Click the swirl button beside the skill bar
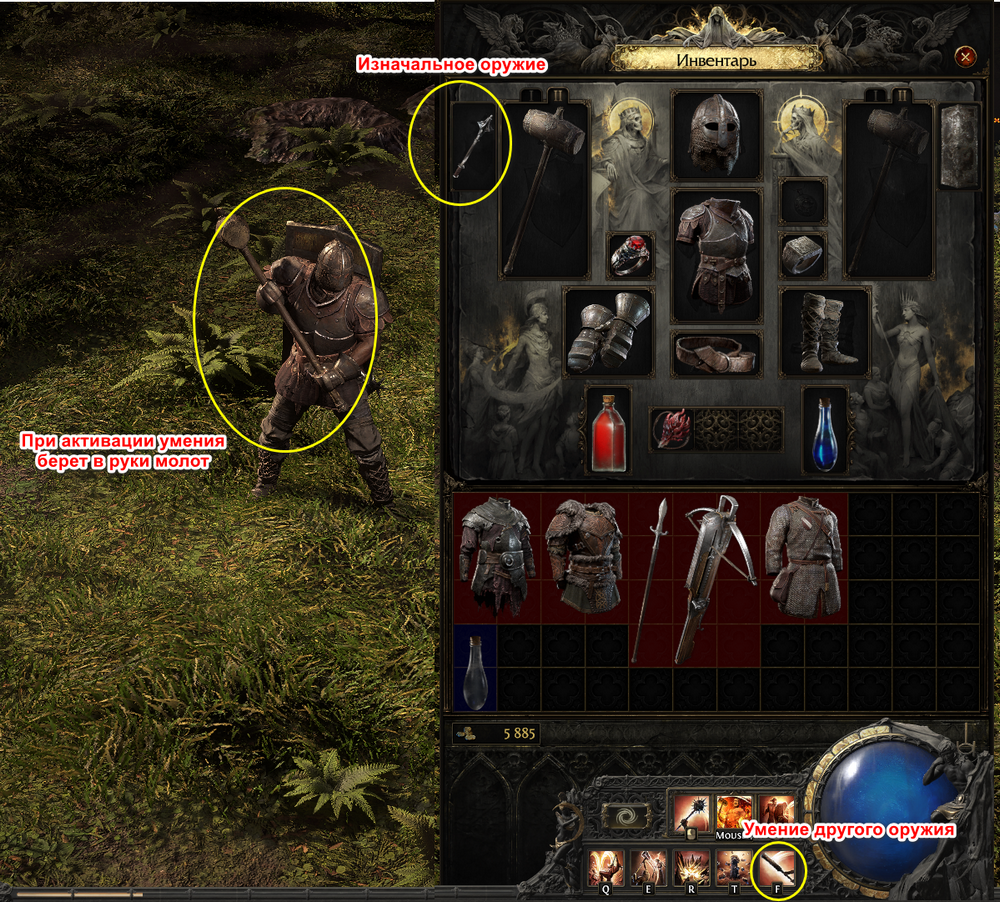The image size is (1000, 902). (x=627, y=815)
